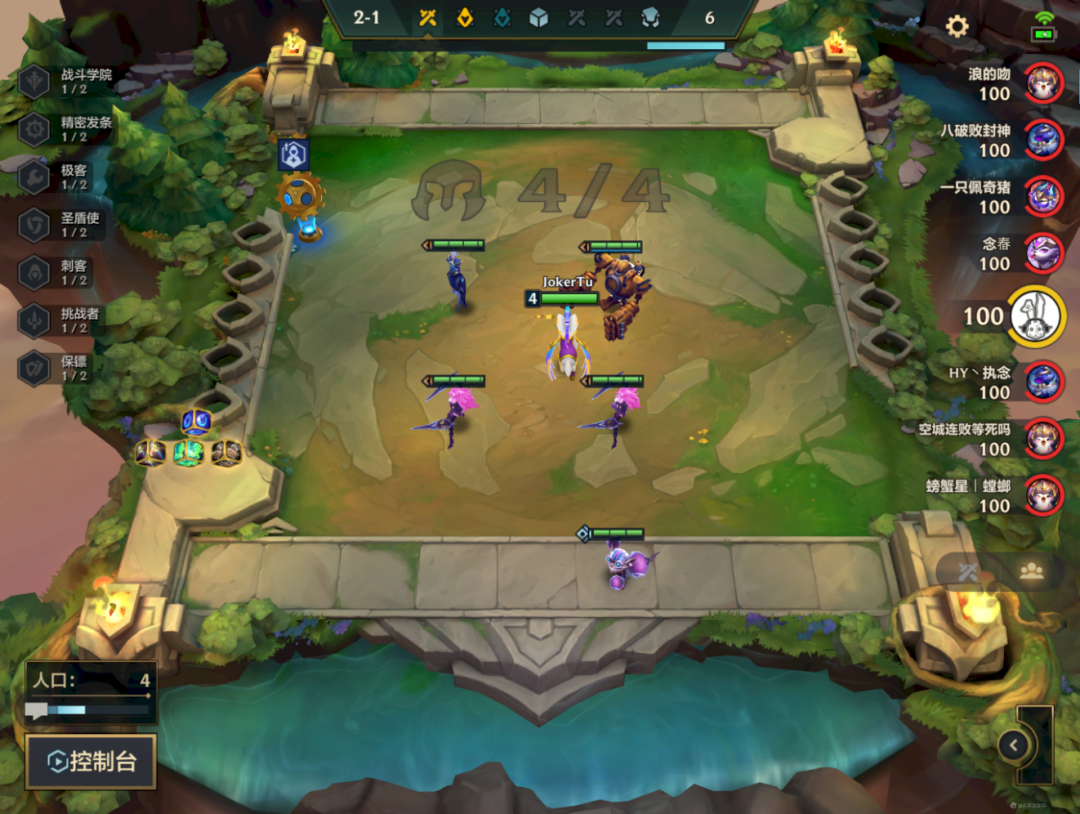Select player 念春 from the scoreboard
Image resolution: width=1080 pixels, height=814 pixels.
(1043, 253)
